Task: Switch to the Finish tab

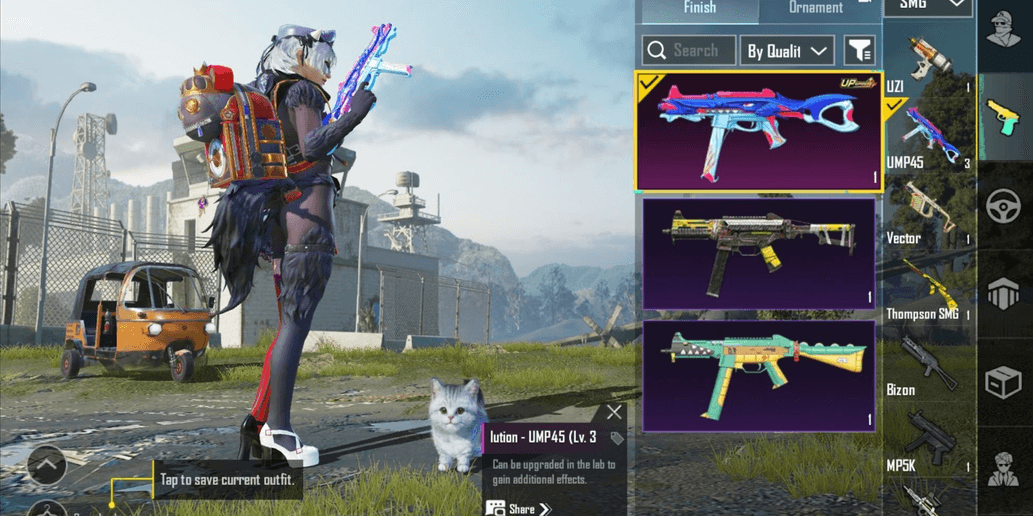Action: [x=699, y=8]
